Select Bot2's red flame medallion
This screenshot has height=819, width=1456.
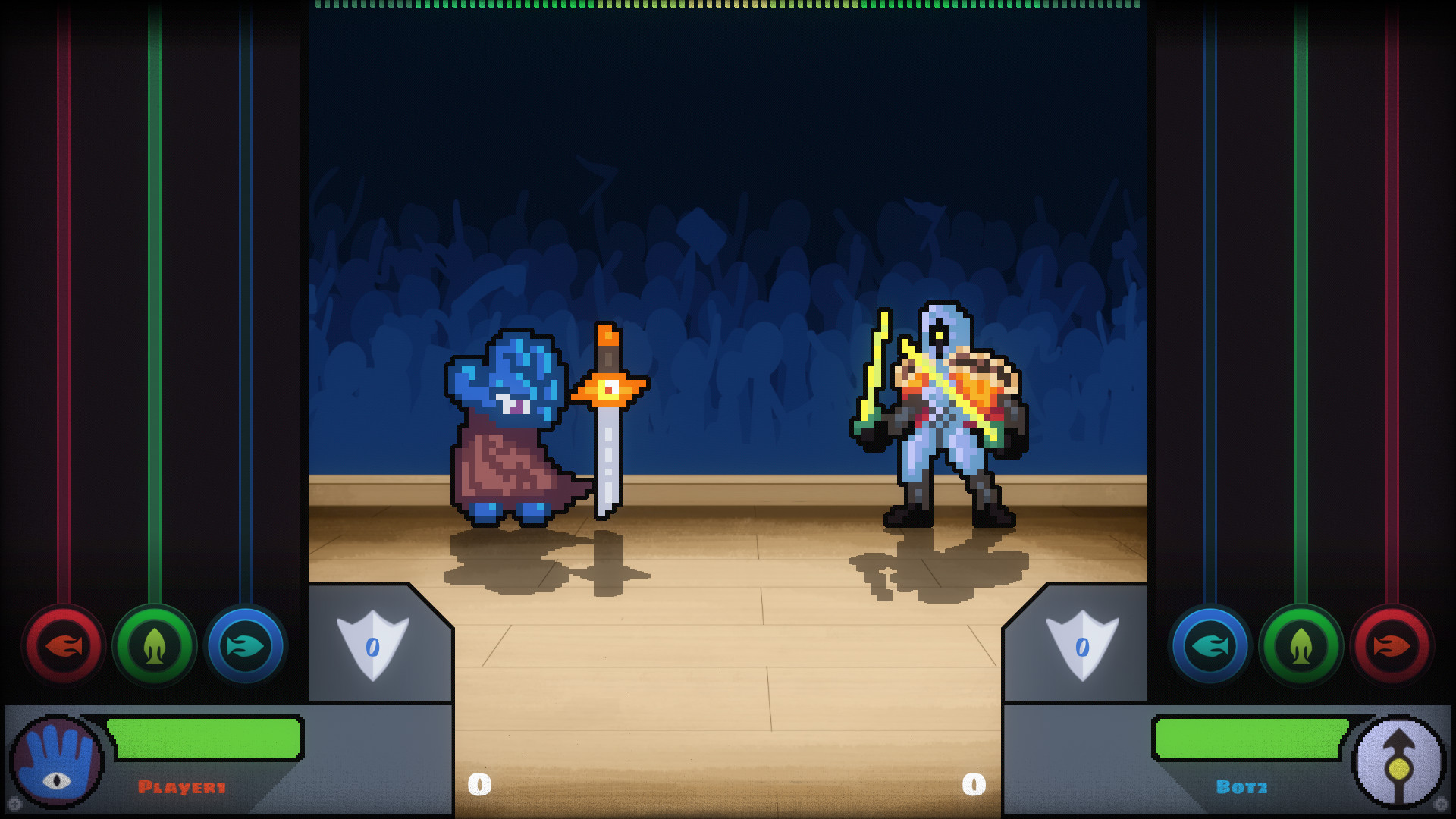click(x=1391, y=647)
